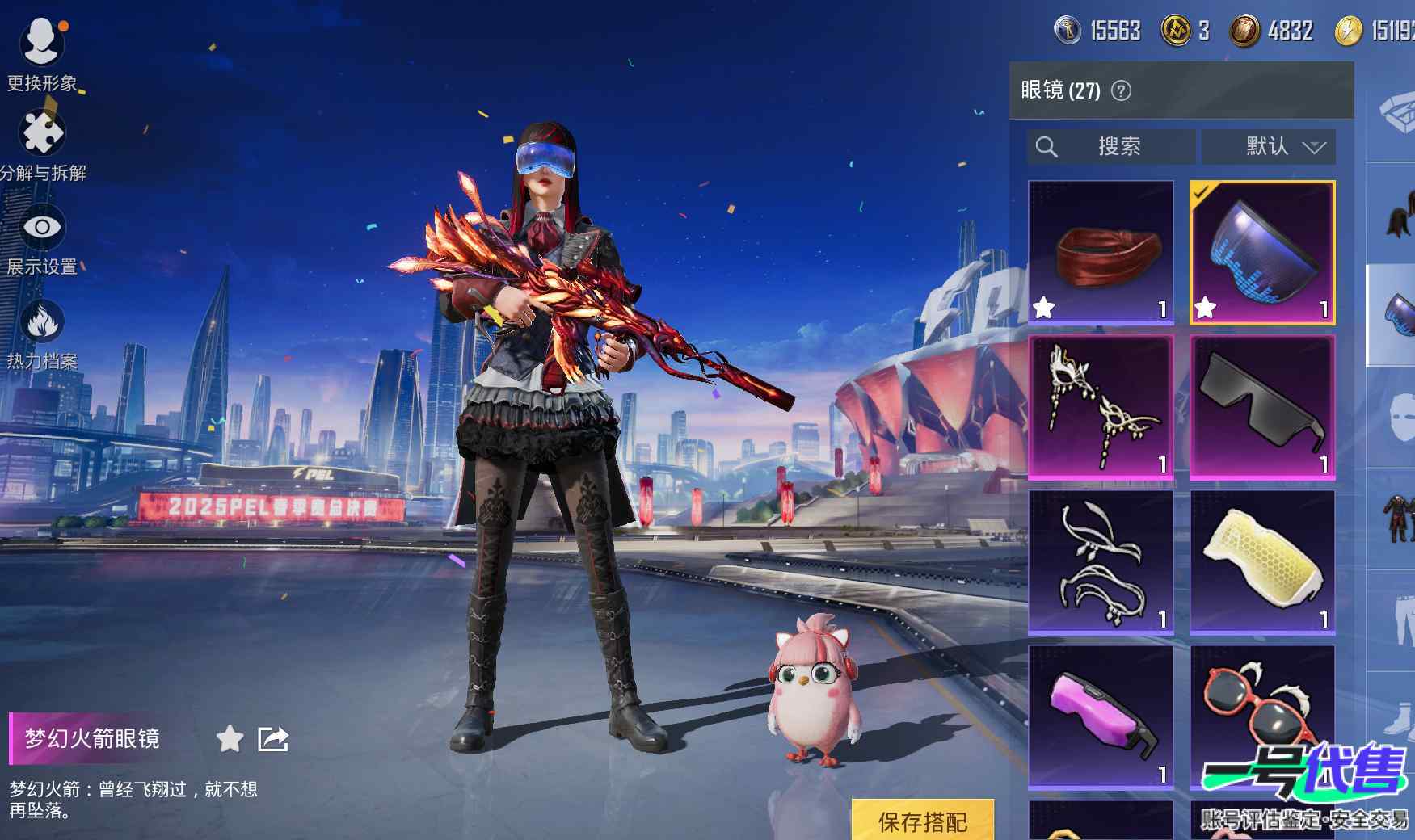Pick the silver vine eye ornament

(1101, 563)
